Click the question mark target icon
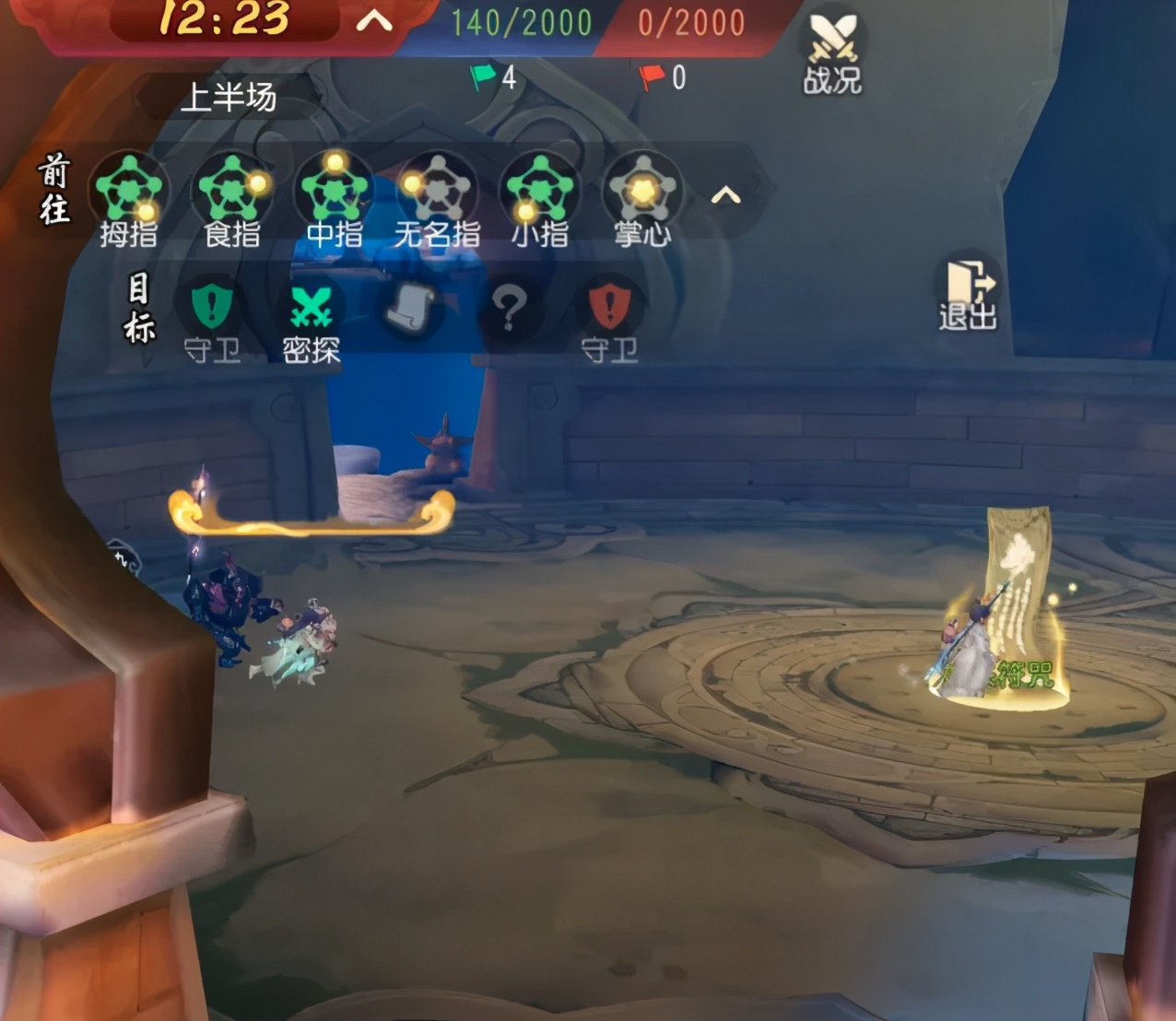The image size is (1176, 1021). click(508, 309)
